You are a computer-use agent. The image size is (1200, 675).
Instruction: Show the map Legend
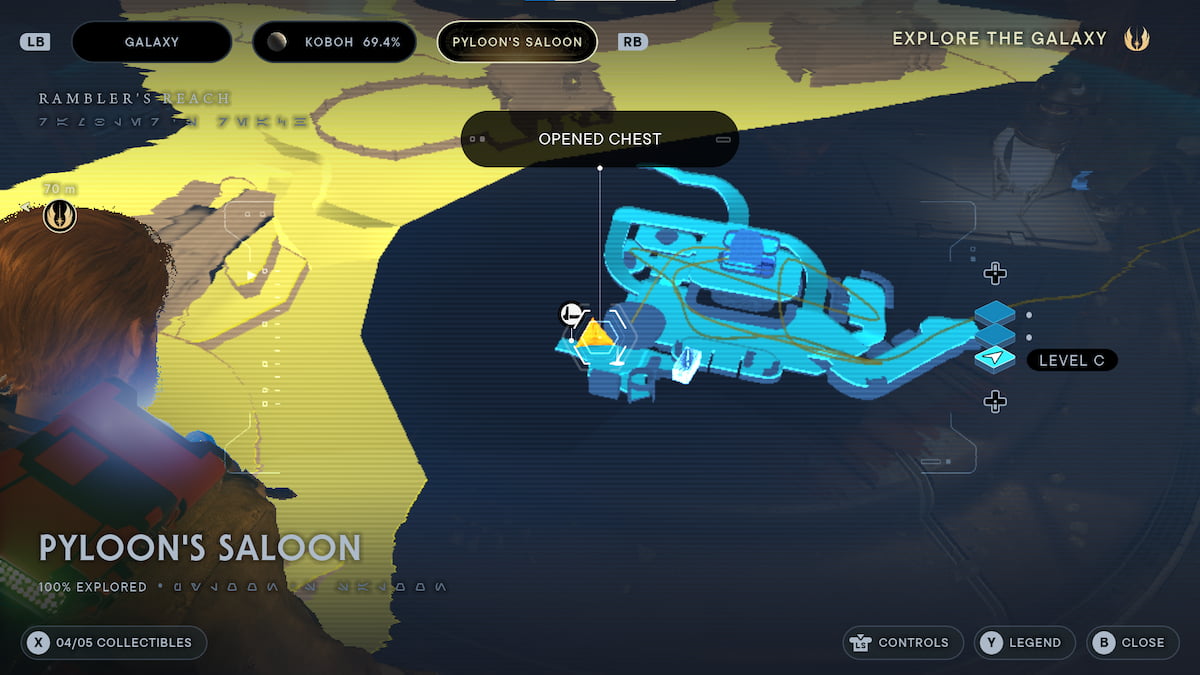pyautogui.click(x=1024, y=642)
